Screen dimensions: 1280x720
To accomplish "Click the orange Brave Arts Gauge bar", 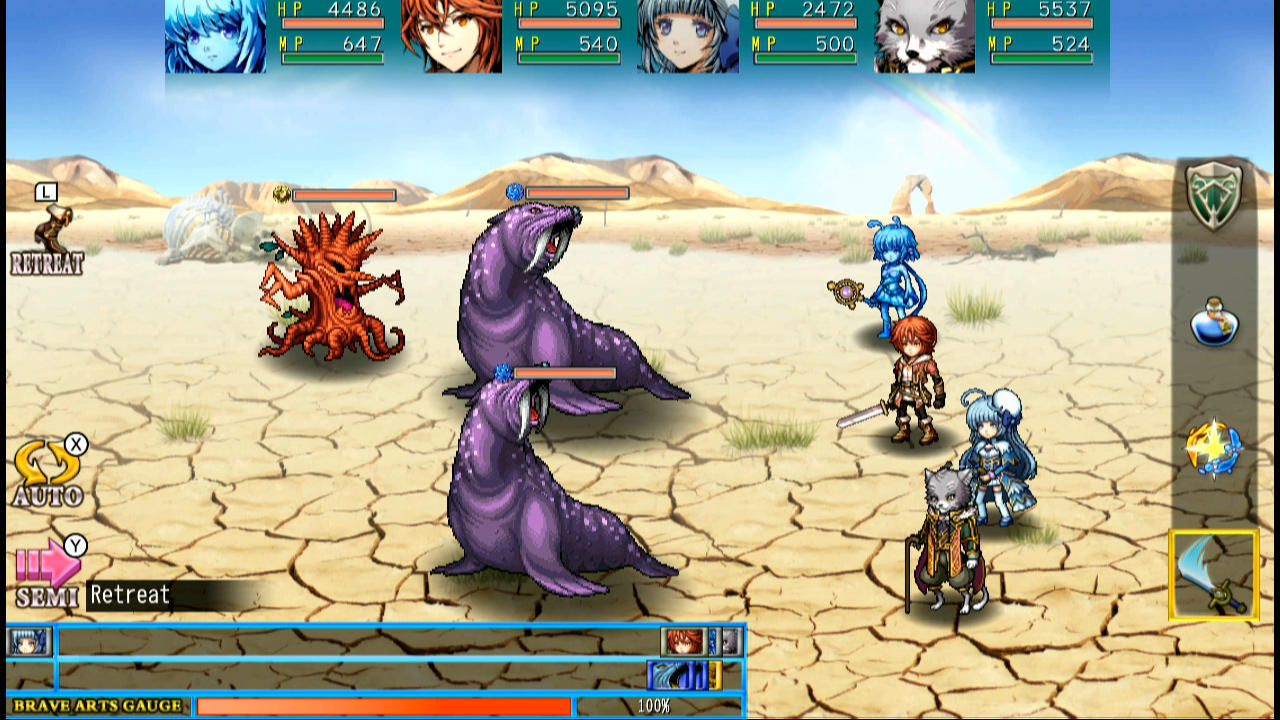I will [x=385, y=706].
